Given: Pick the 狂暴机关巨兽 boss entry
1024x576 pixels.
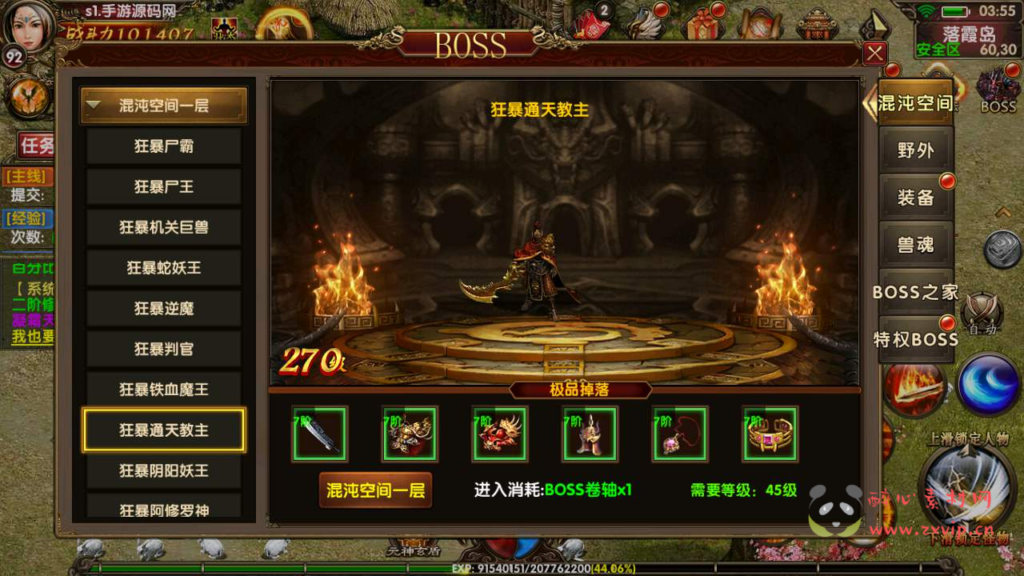Looking at the screenshot, I should pos(164,227).
